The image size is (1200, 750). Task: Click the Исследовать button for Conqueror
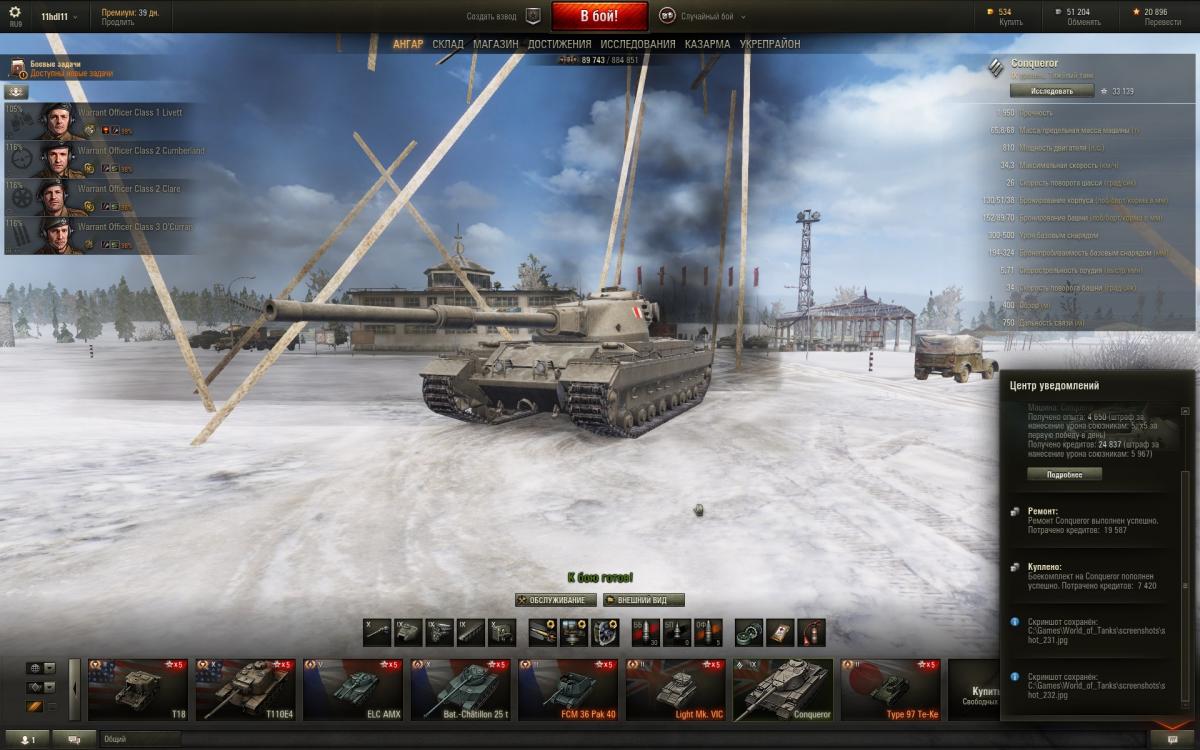(1051, 91)
